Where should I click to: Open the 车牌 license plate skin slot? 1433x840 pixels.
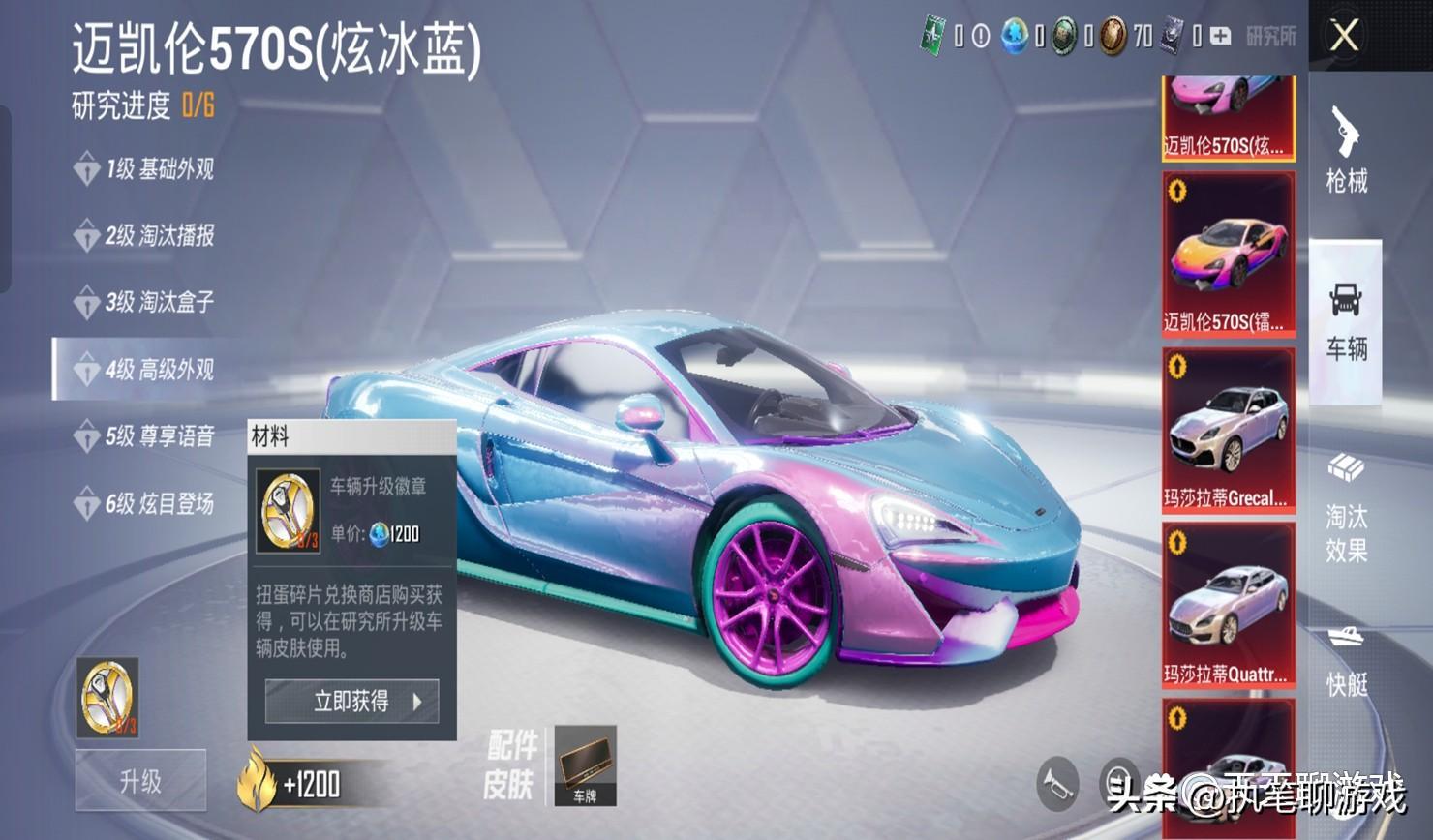(585, 765)
